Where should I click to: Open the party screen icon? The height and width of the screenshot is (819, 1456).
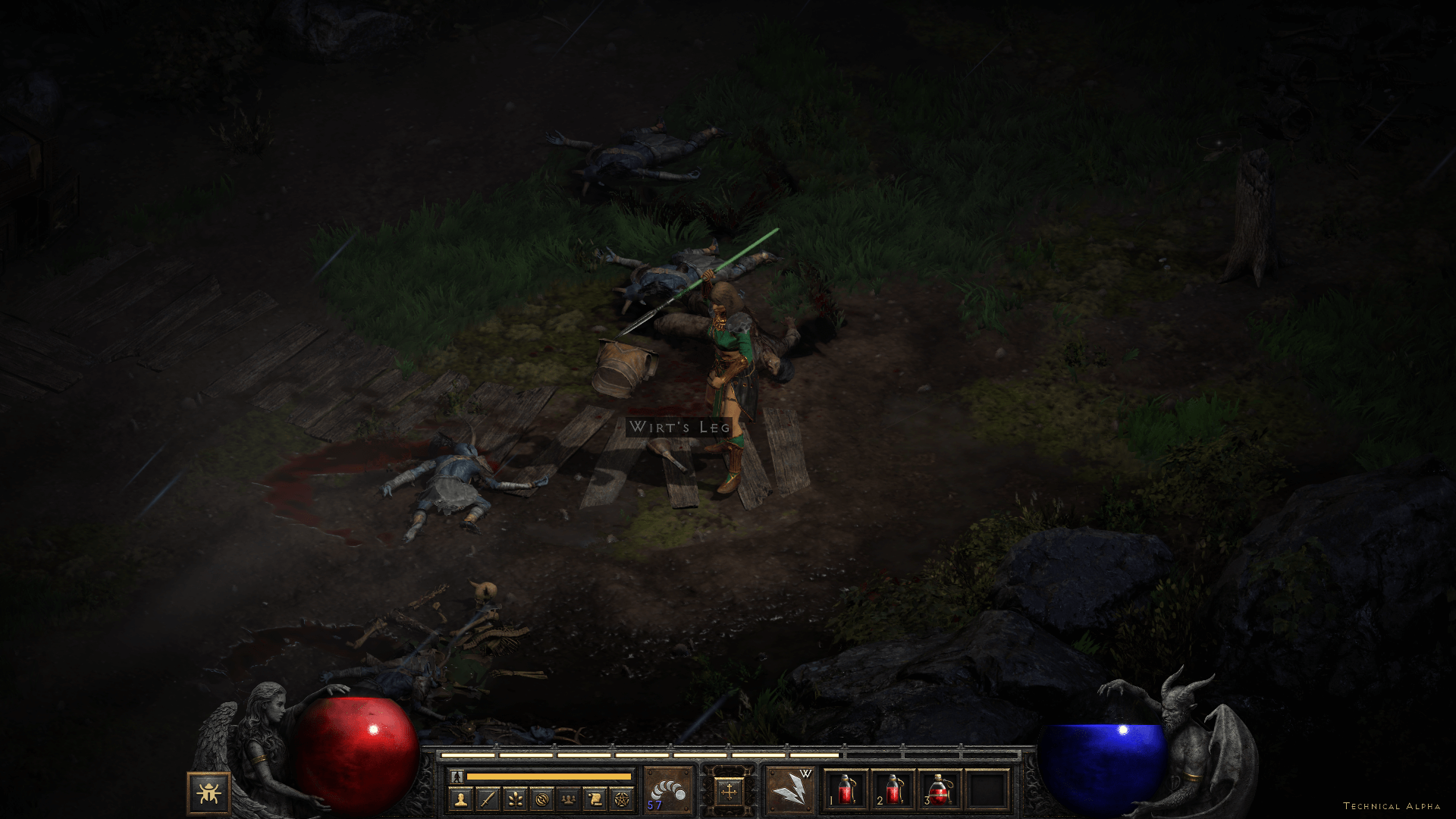tap(568, 799)
